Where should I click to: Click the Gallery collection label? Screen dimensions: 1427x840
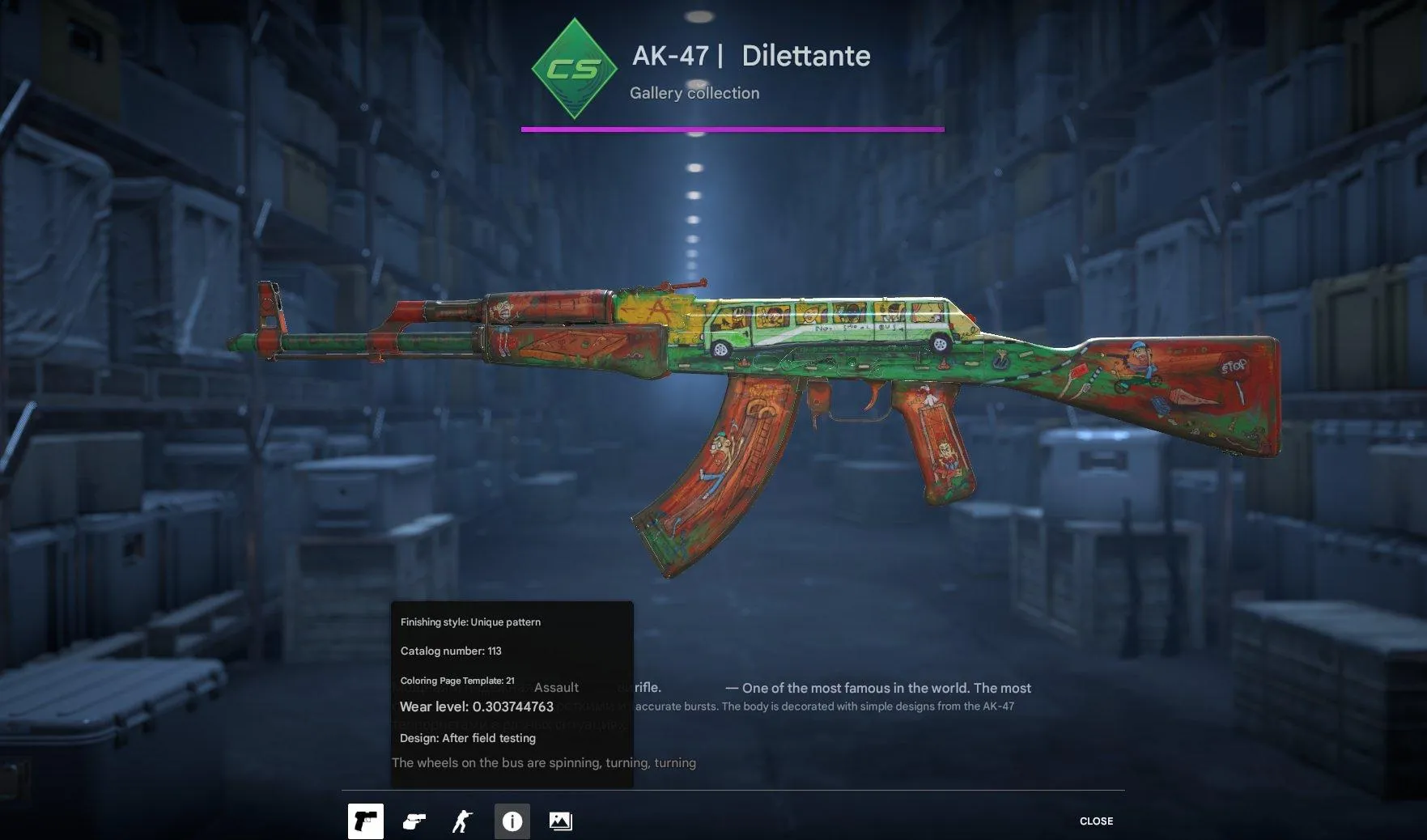[x=695, y=93]
